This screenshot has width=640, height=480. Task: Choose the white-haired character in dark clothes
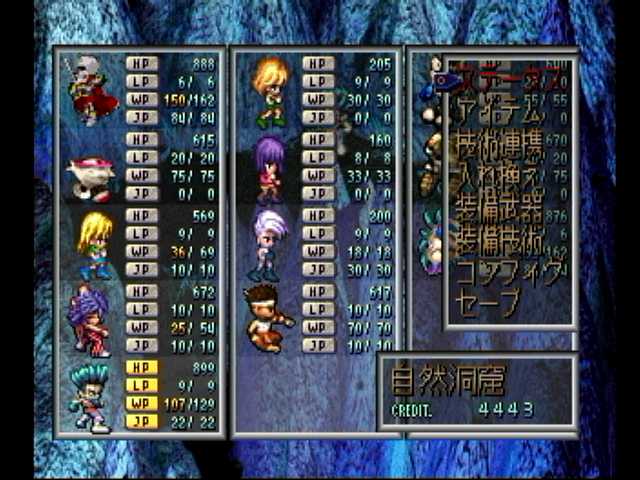(x=268, y=243)
